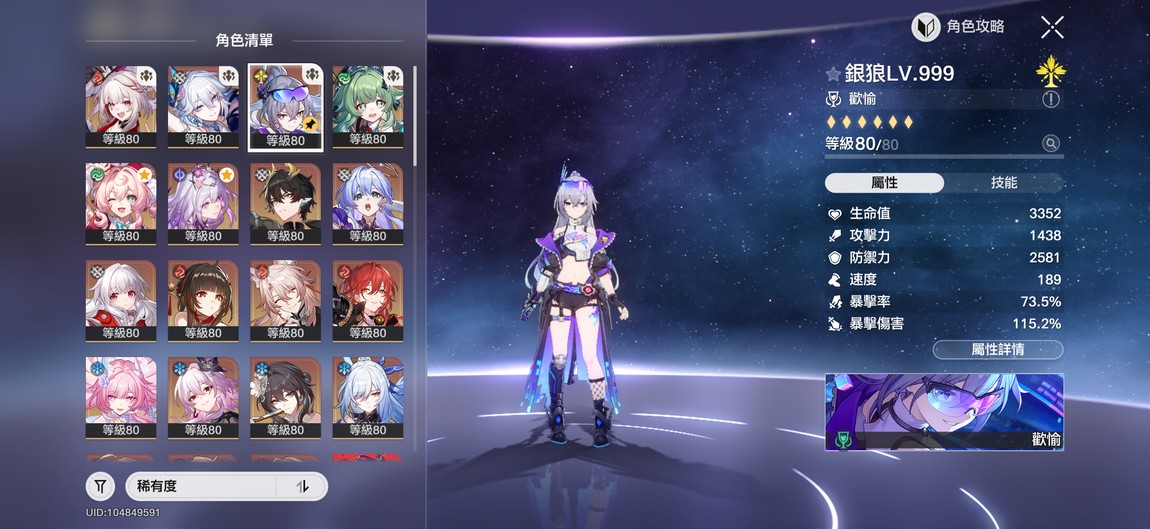The image size is (1150, 529).
Task: Show the 歡愉 path info icon
Action: tap(1050, 99)
